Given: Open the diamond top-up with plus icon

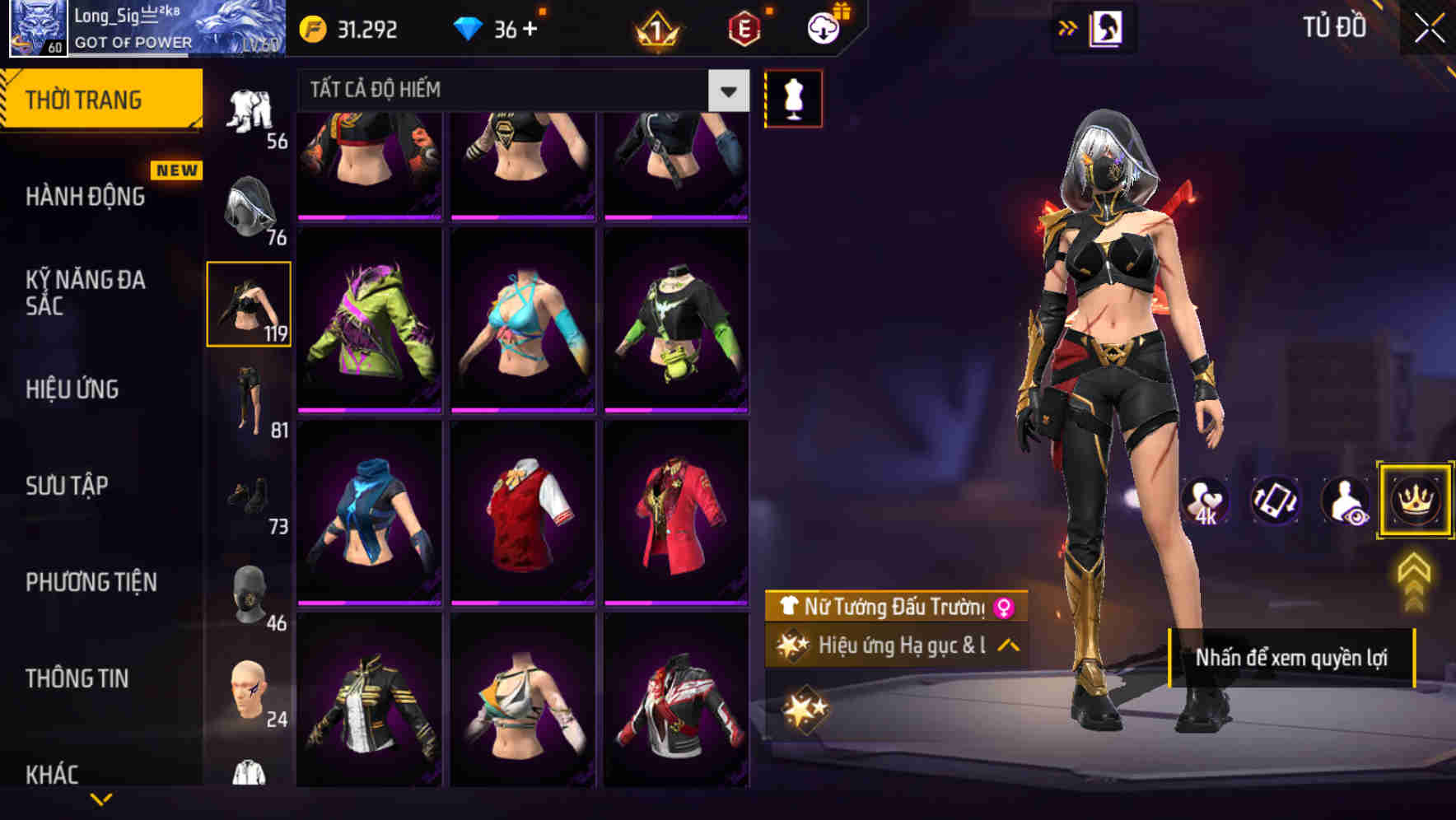Looking at the screenshot, I should coord(530,28).
